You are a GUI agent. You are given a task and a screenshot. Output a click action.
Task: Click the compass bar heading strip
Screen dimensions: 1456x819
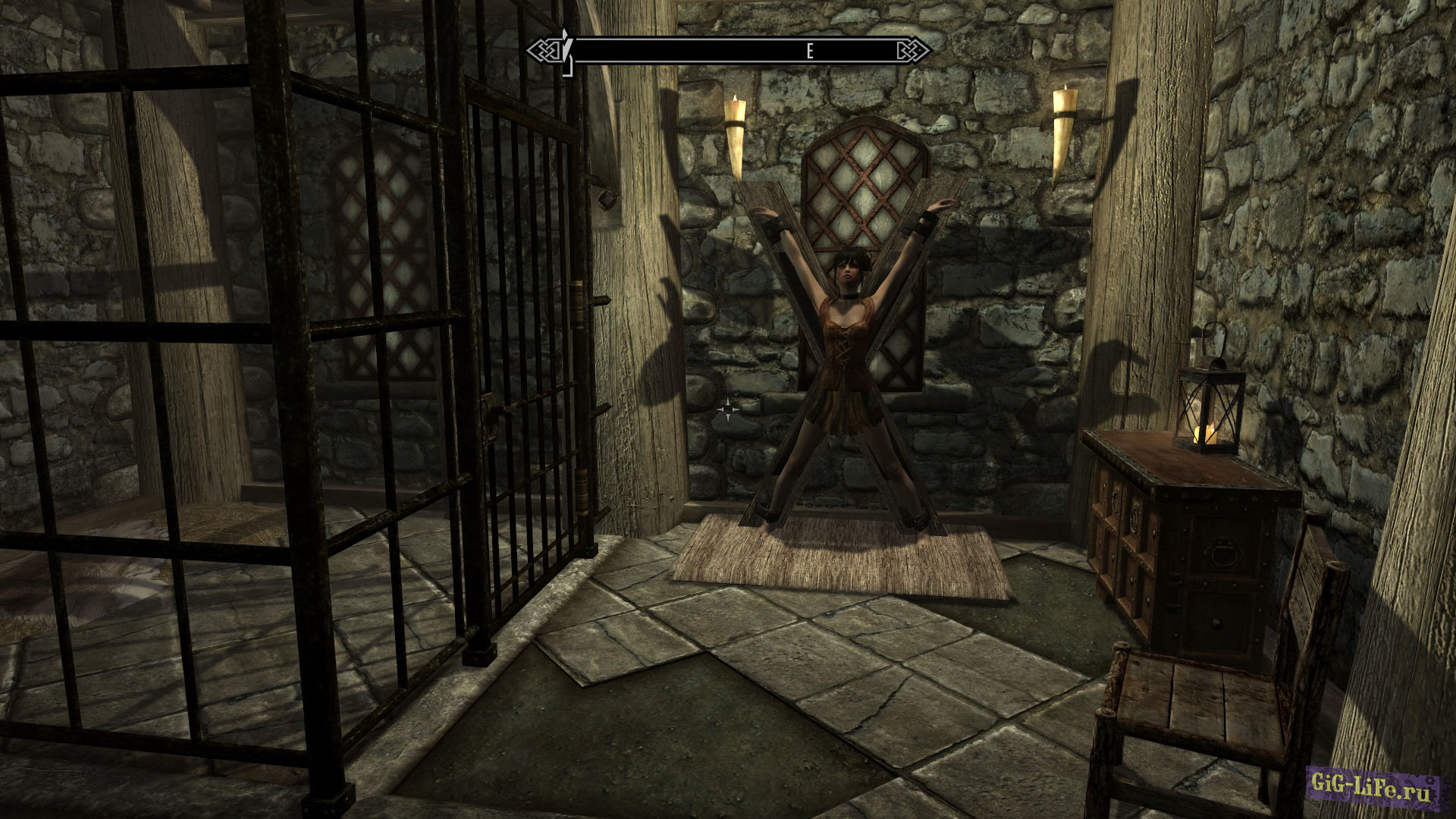(x=730, y=51)
